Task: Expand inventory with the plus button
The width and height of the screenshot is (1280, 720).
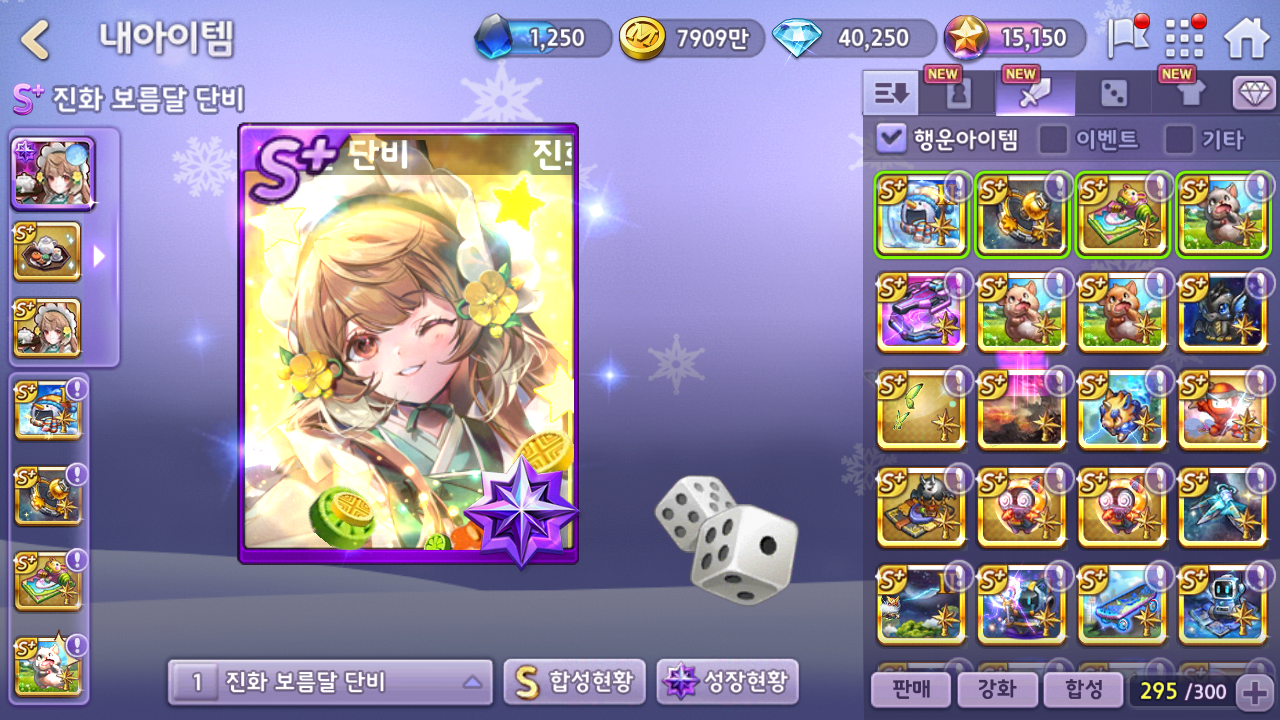Action: tap(1254, 690)
